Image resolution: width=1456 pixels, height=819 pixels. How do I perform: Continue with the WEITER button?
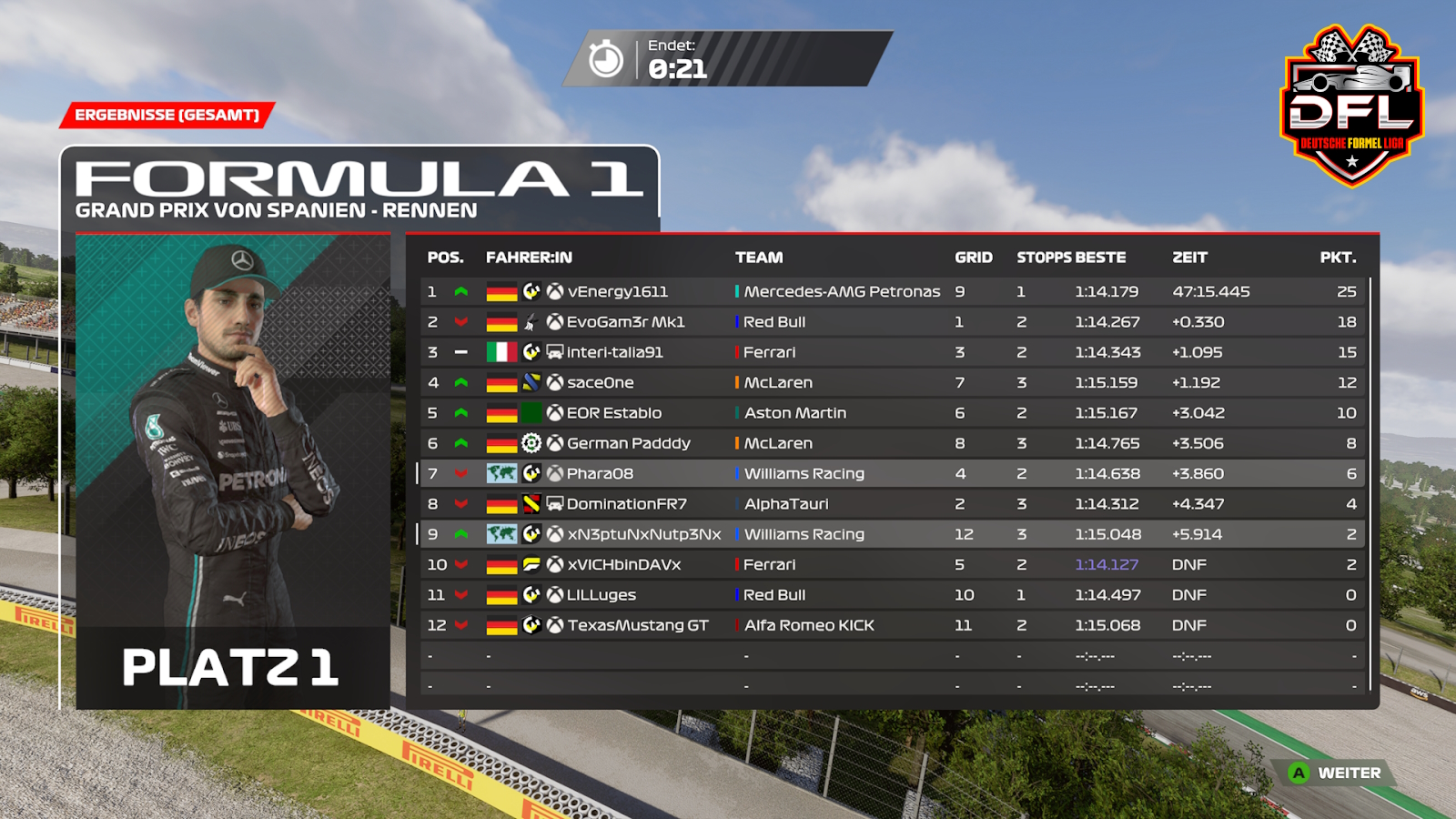pyautogui.click(x=1336, y=773)
